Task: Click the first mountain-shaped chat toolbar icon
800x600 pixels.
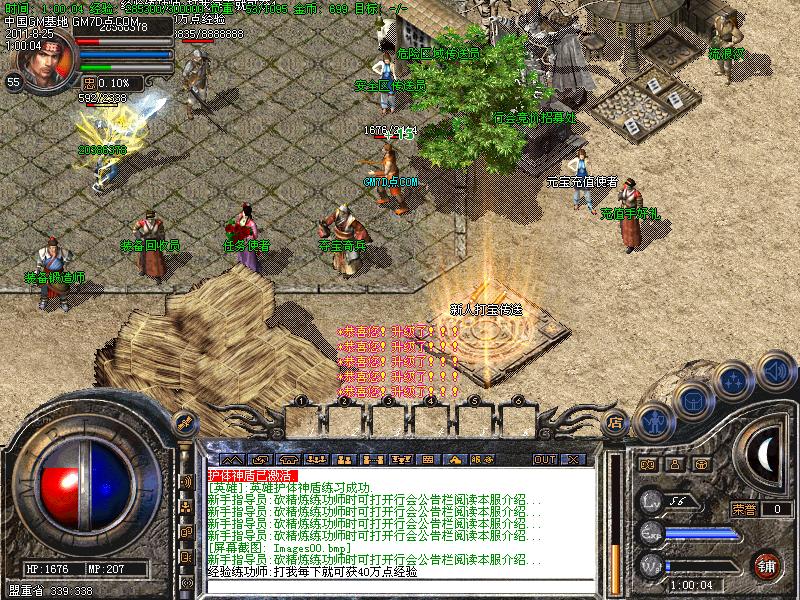Action: [x=232, y=460]
